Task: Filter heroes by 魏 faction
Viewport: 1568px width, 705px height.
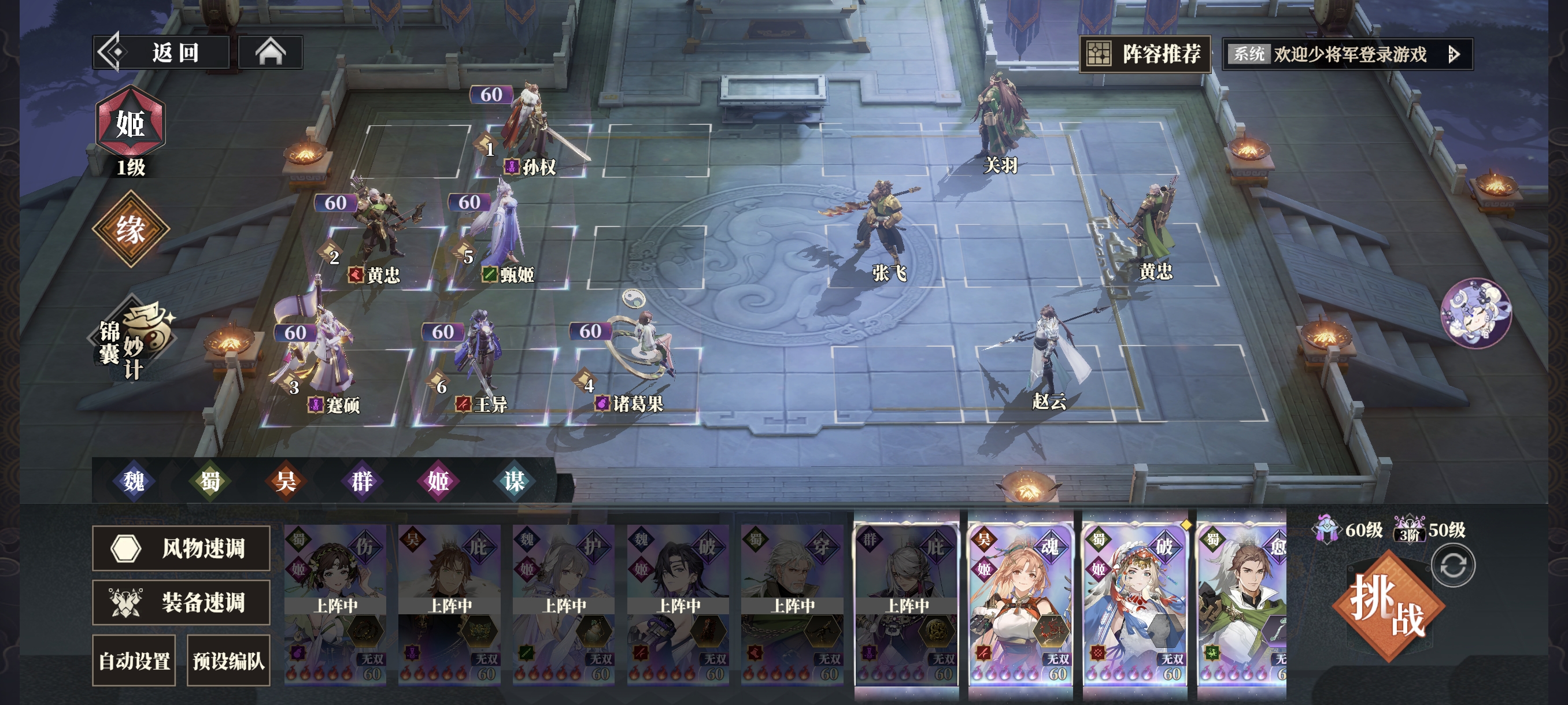Action: click(x=134, y=481)
